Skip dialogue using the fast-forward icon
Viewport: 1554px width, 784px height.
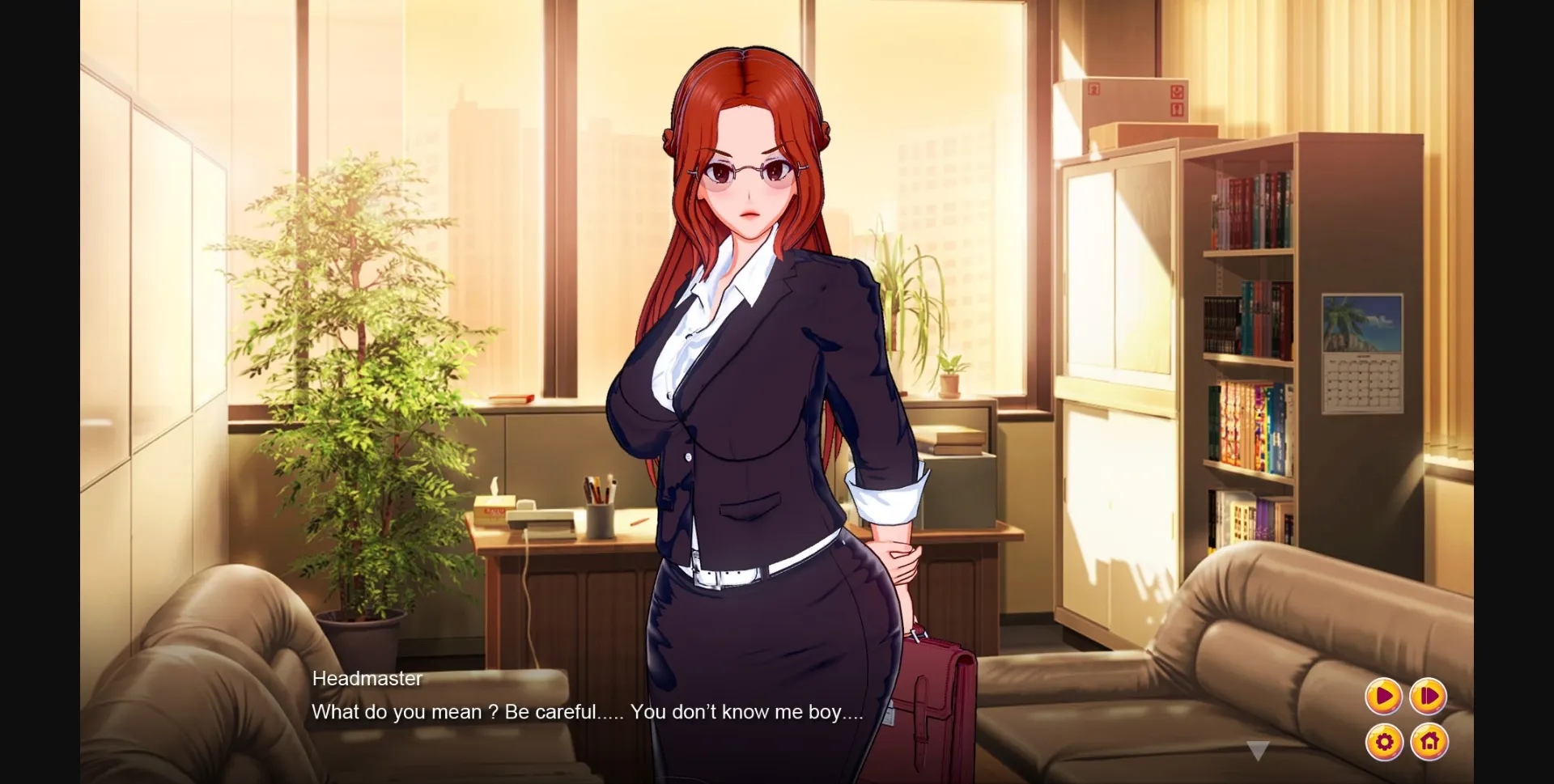point(1429,695)
